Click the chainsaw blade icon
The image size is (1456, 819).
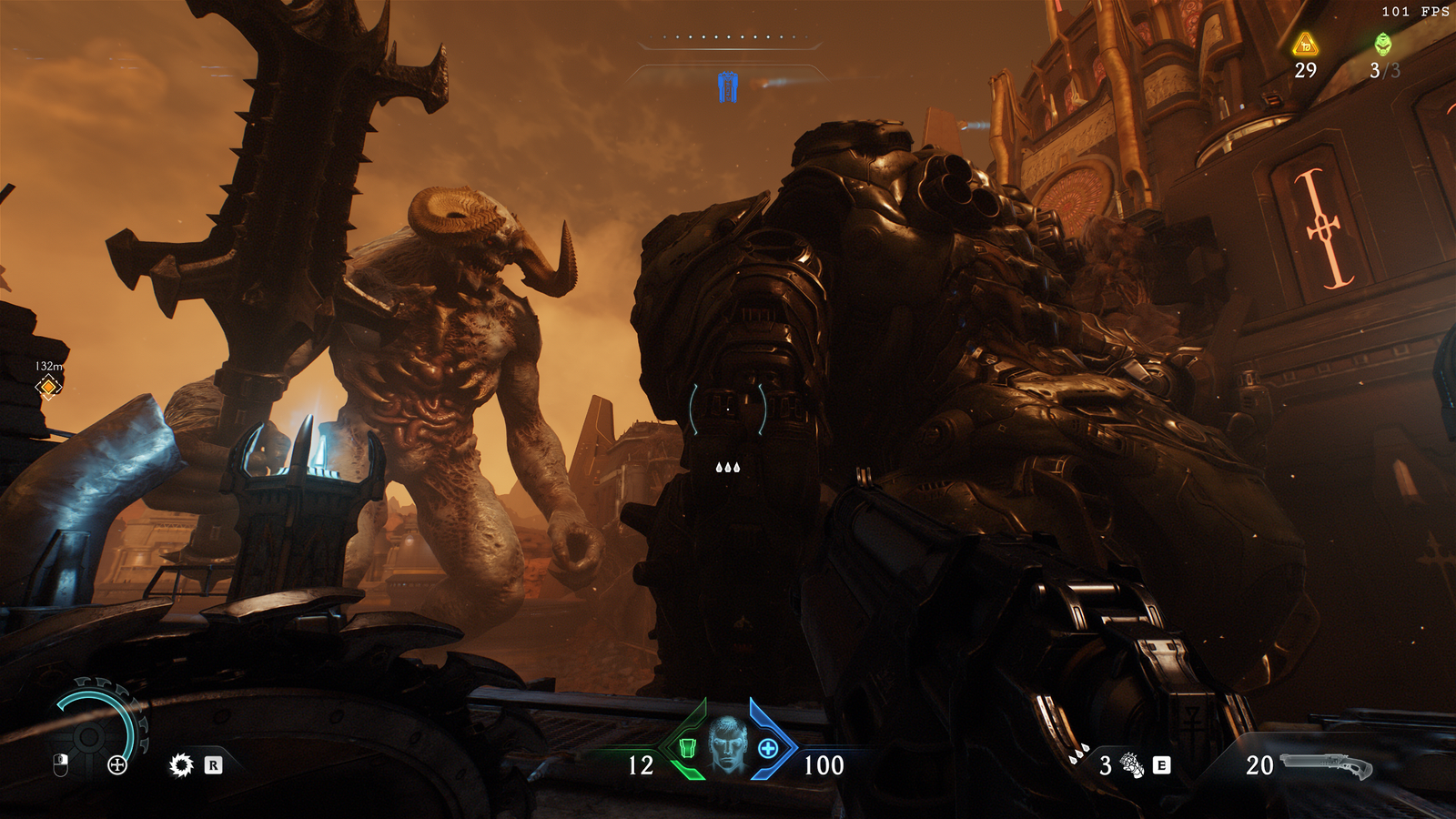[x=181, y=765]
